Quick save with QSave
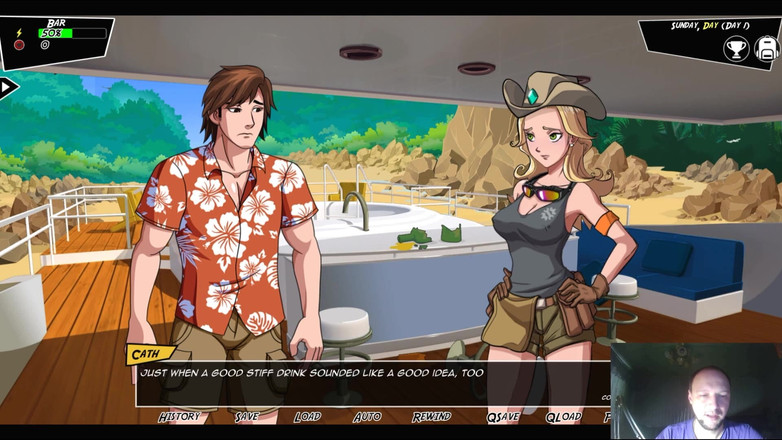 point(503,416)
